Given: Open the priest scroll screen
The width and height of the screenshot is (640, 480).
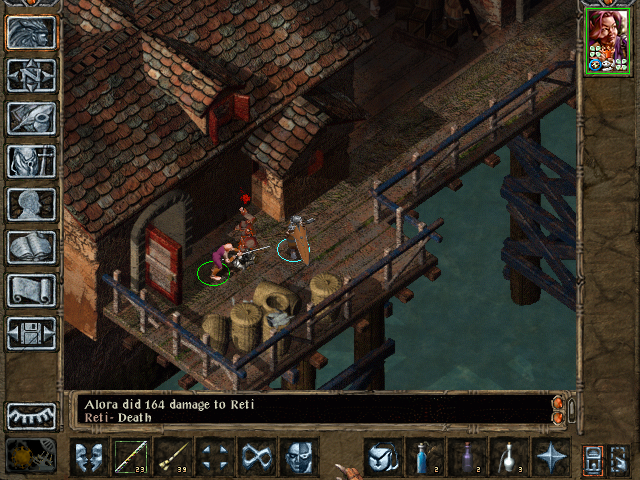Looking at the screenshot, I should (x=30, y=290).
